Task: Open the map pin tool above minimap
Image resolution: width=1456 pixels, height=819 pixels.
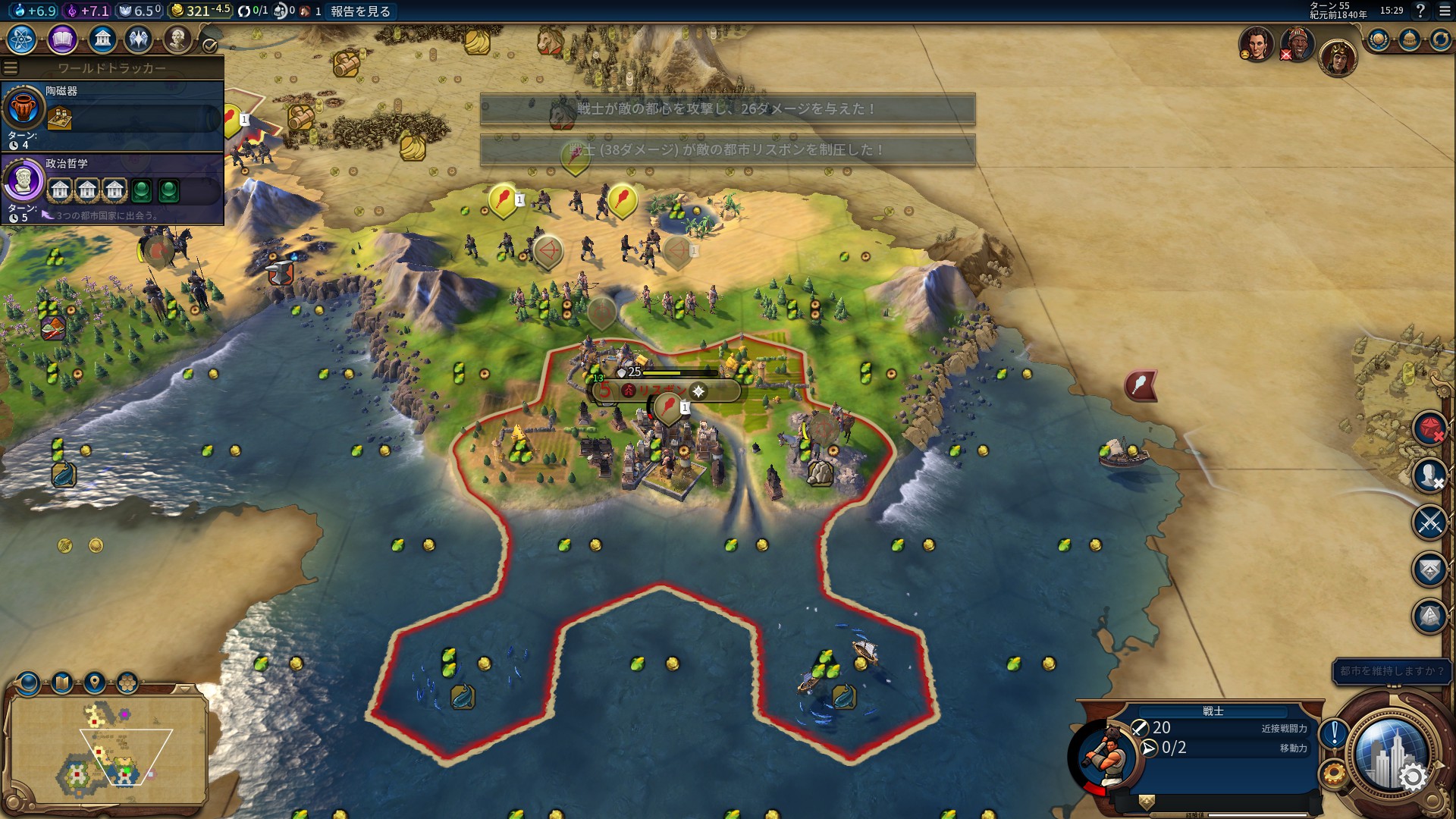Action: (95, 683)
